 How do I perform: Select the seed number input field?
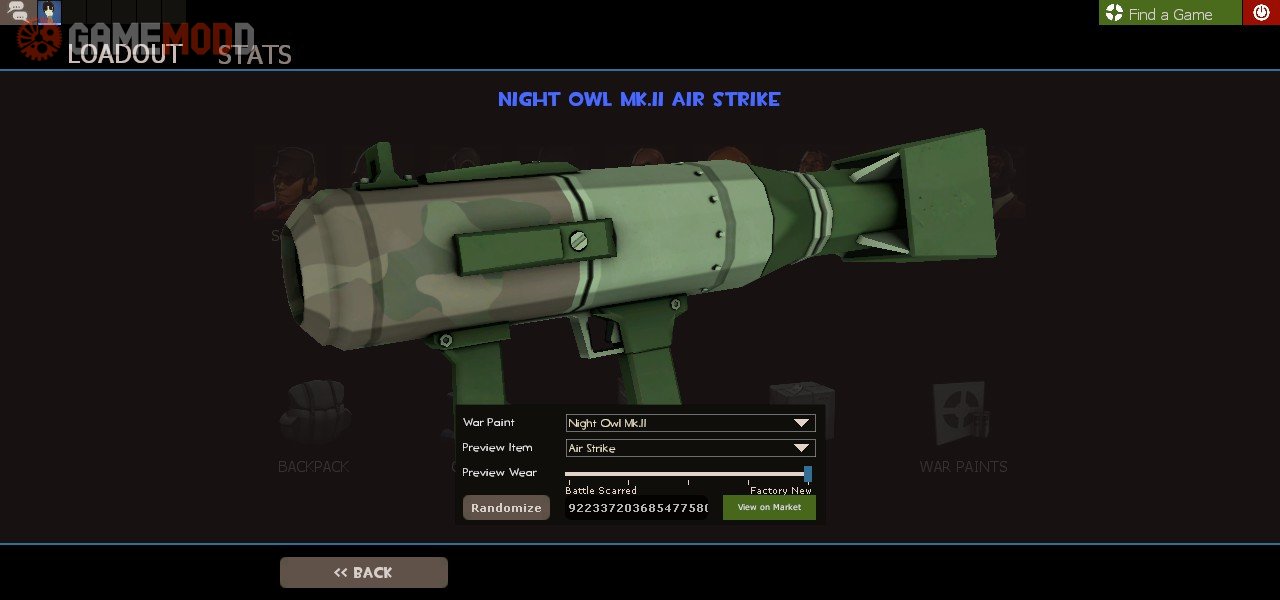[x=637, y=508]
